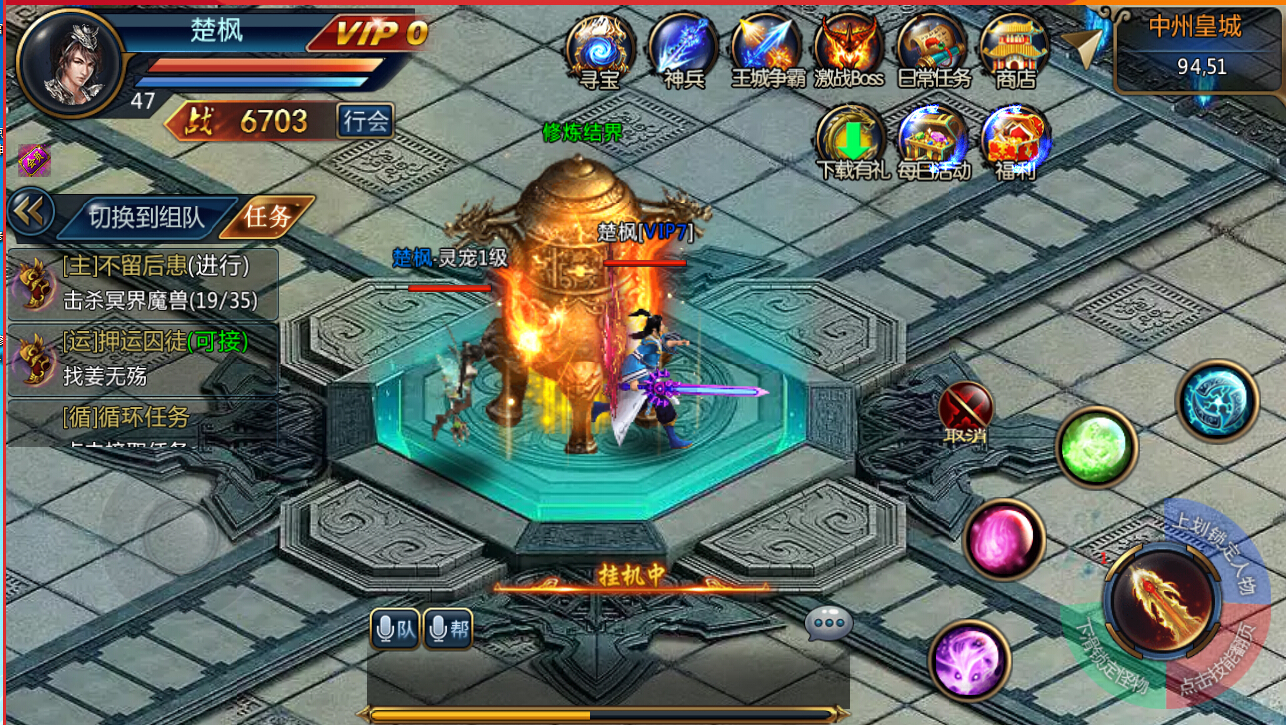Open the 行会 guild button

coord(365,121)
